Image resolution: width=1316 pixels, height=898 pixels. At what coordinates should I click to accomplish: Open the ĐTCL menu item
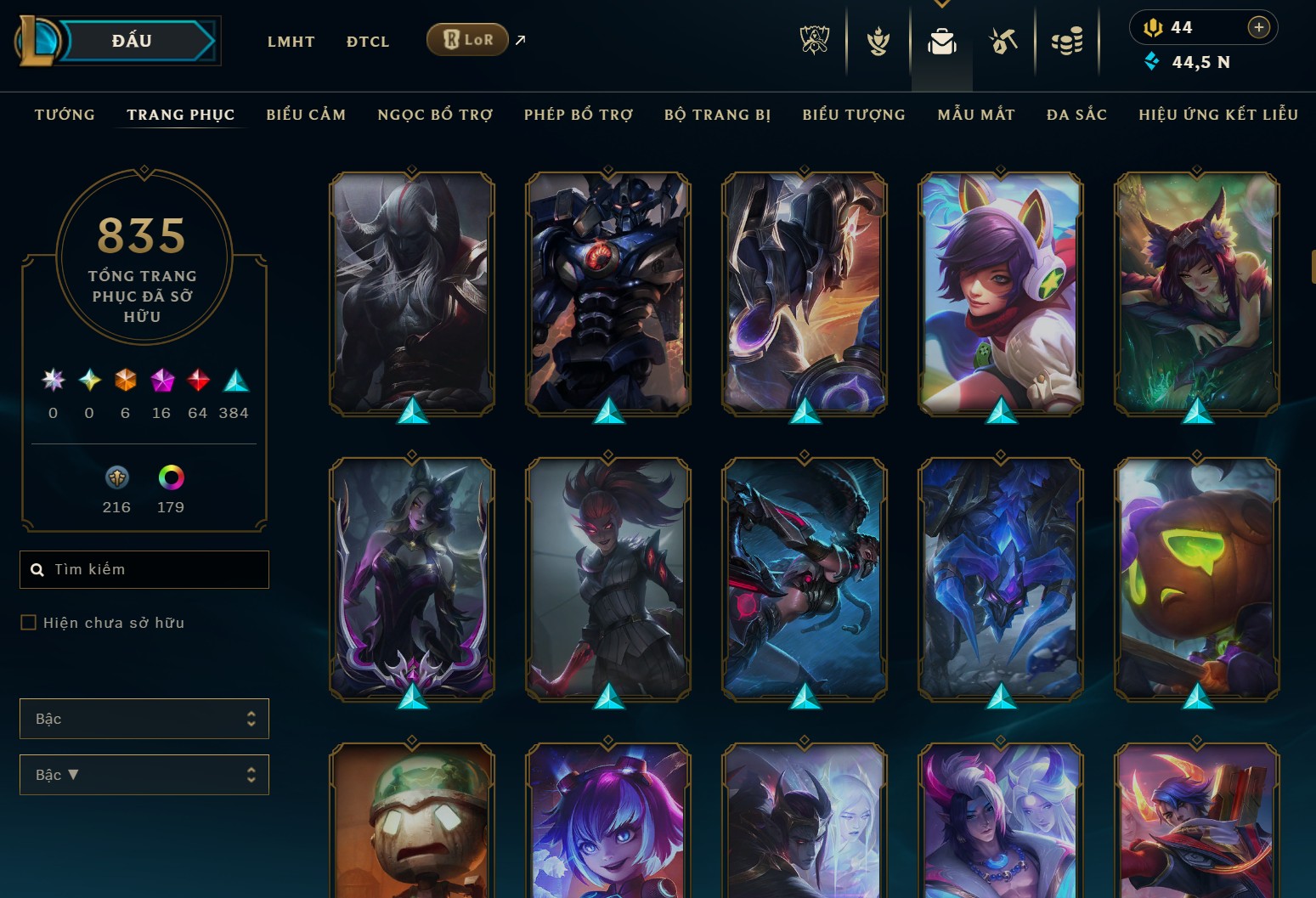coord(367,41)
